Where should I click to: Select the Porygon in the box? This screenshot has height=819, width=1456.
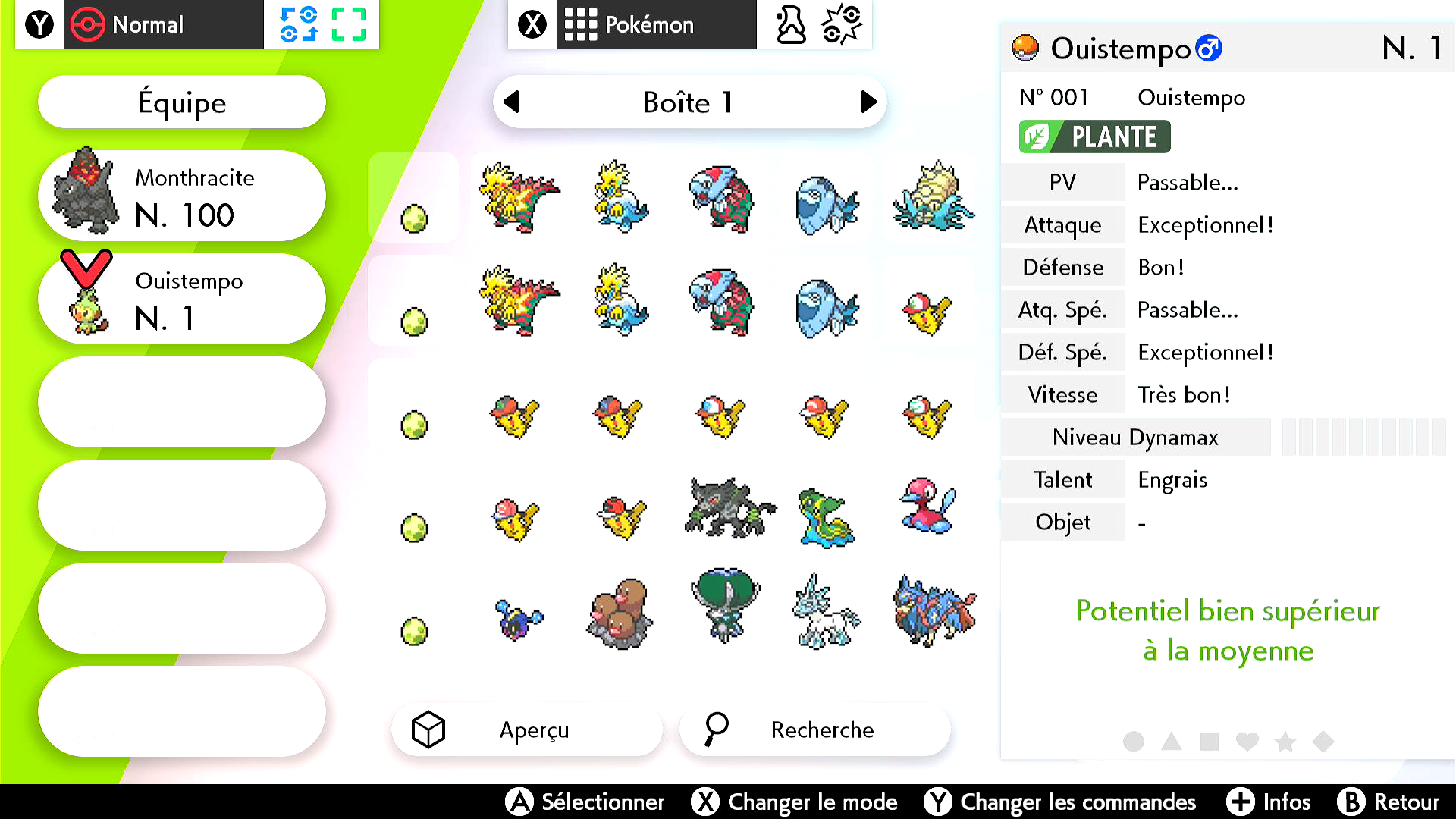tap(928, 507)
